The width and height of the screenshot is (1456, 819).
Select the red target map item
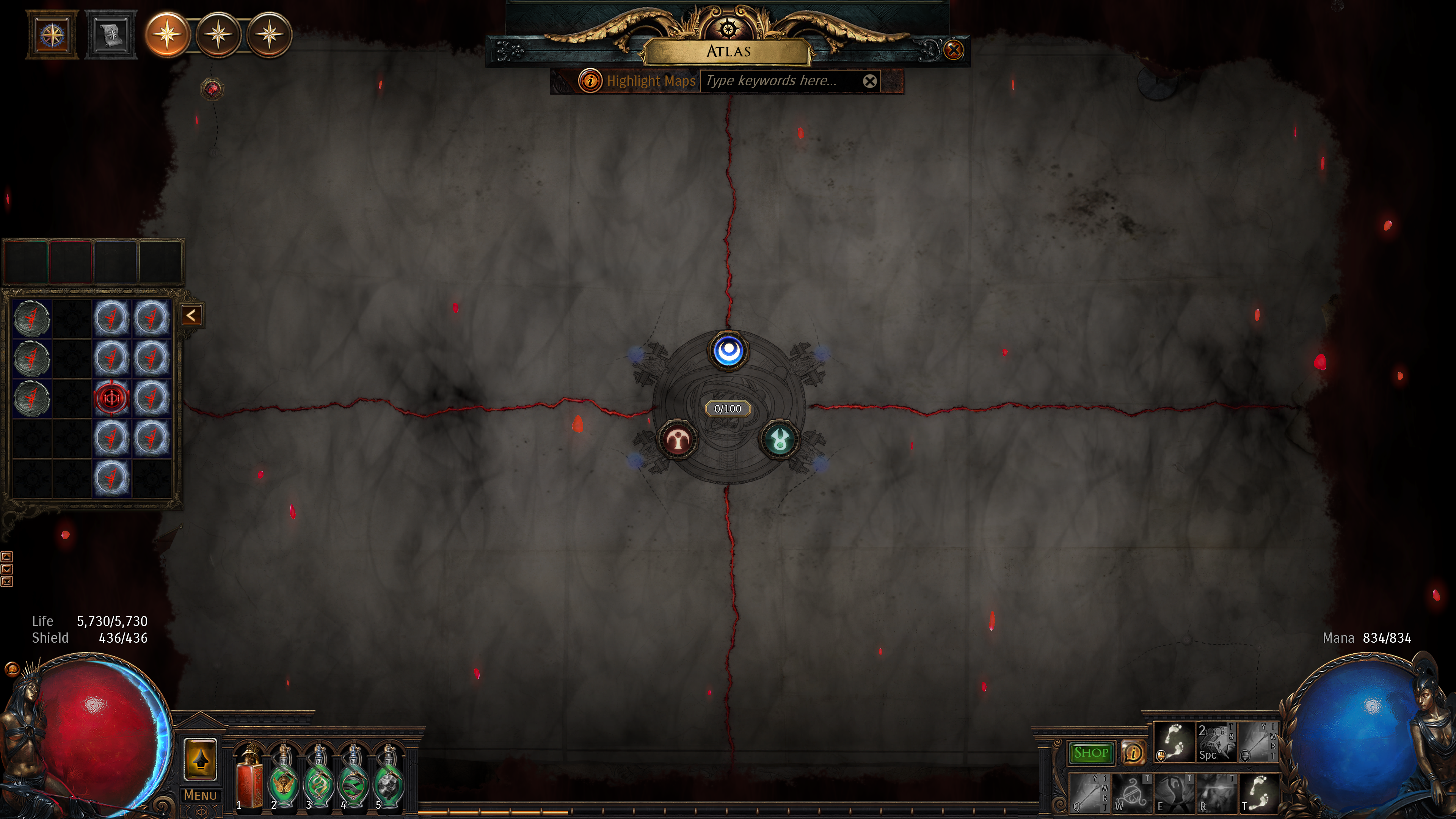click(111, 398)
